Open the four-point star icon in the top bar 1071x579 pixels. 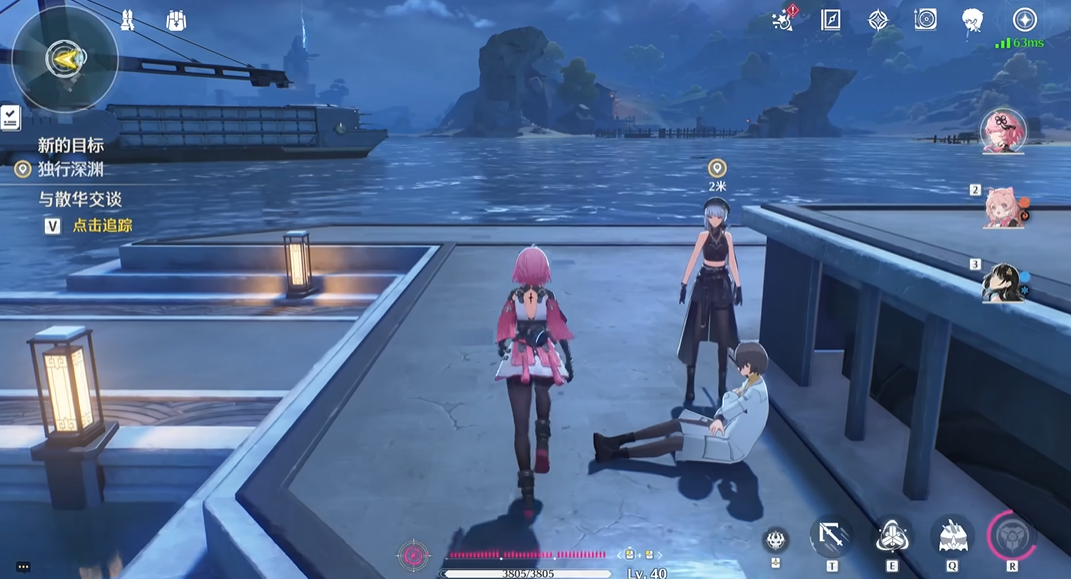878,20
